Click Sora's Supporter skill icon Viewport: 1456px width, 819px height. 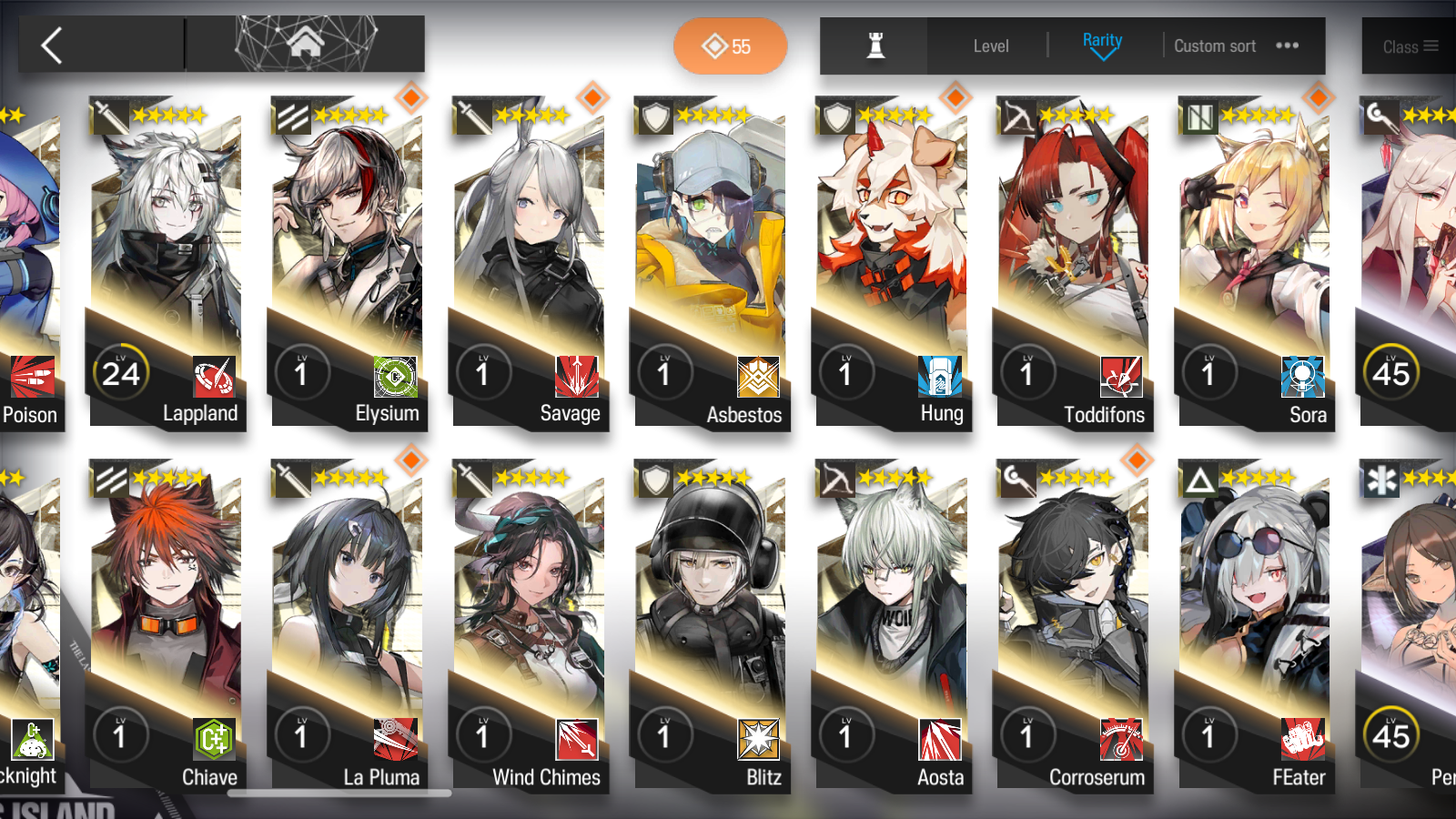coord(1301,376)
